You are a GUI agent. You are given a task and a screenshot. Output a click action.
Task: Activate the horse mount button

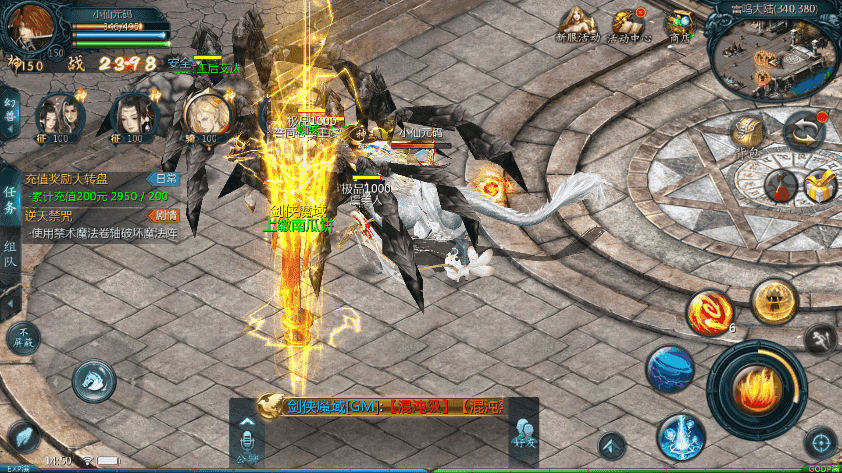click(92, 378)
